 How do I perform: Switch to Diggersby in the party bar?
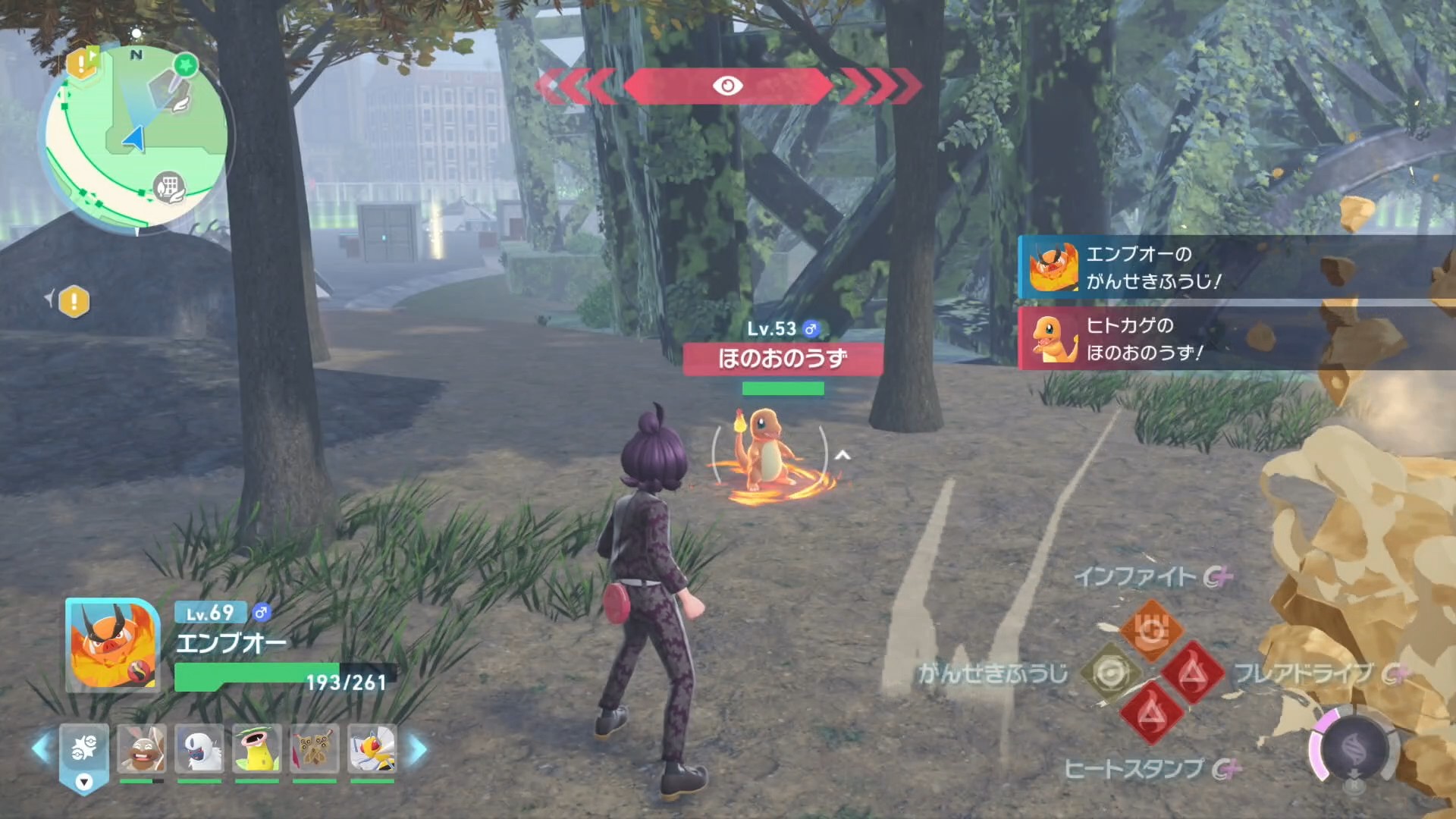click(x=142, y=750)
